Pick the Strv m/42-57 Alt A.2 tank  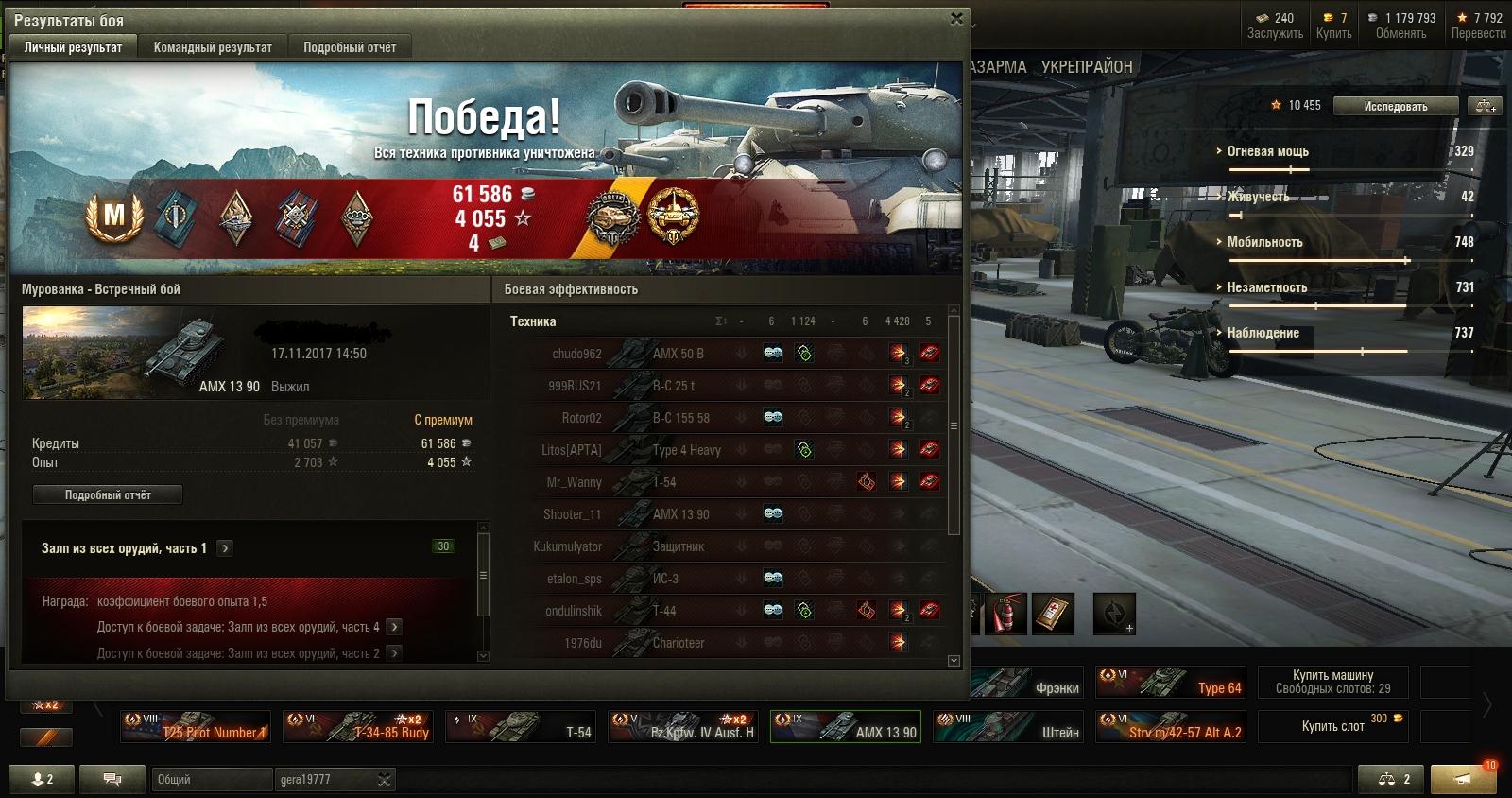tap(1171, 726)
